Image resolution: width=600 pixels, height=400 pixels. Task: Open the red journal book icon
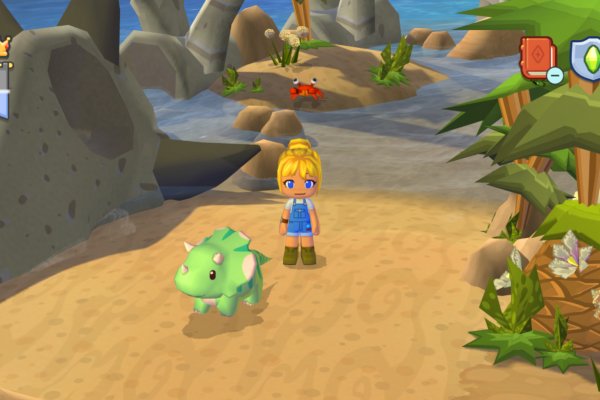coord(536,55)
